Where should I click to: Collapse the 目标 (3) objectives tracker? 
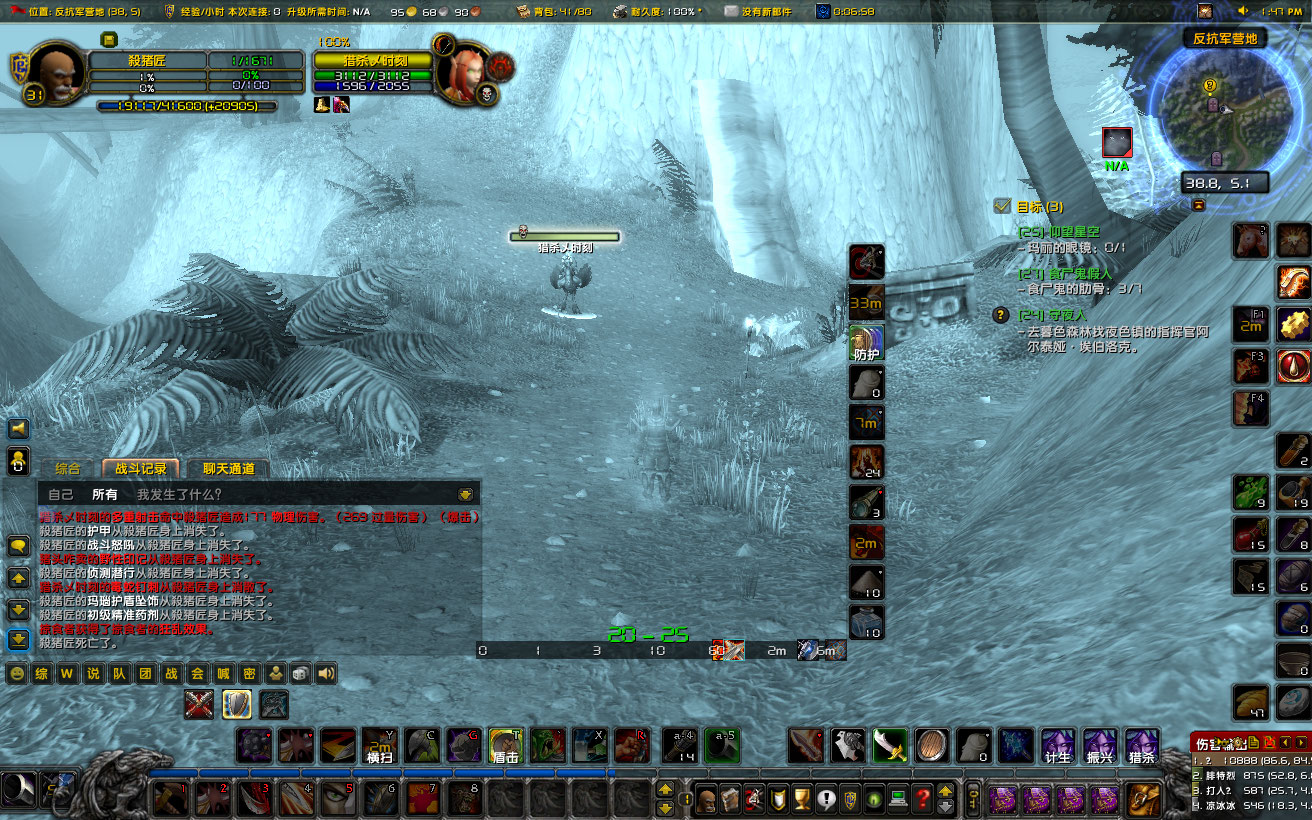[1001, 208]
